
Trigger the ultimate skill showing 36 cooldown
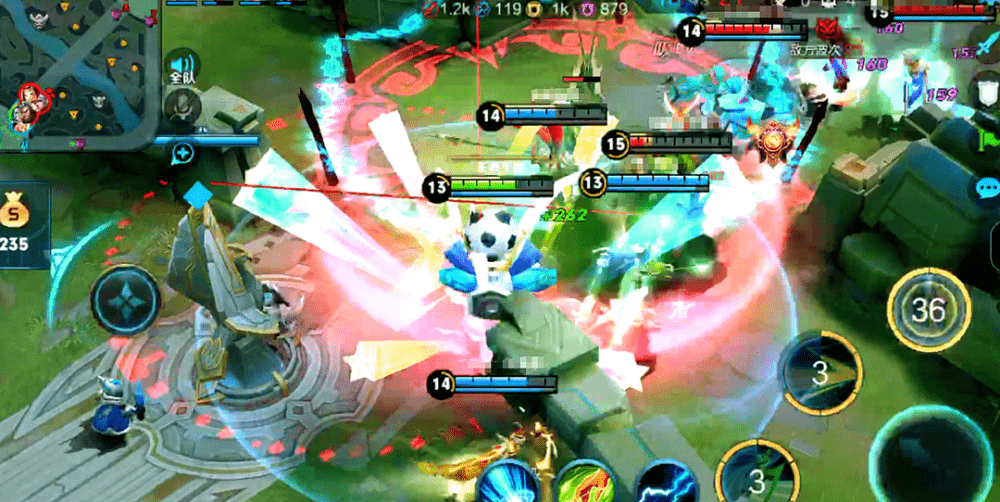pos(928,310)
